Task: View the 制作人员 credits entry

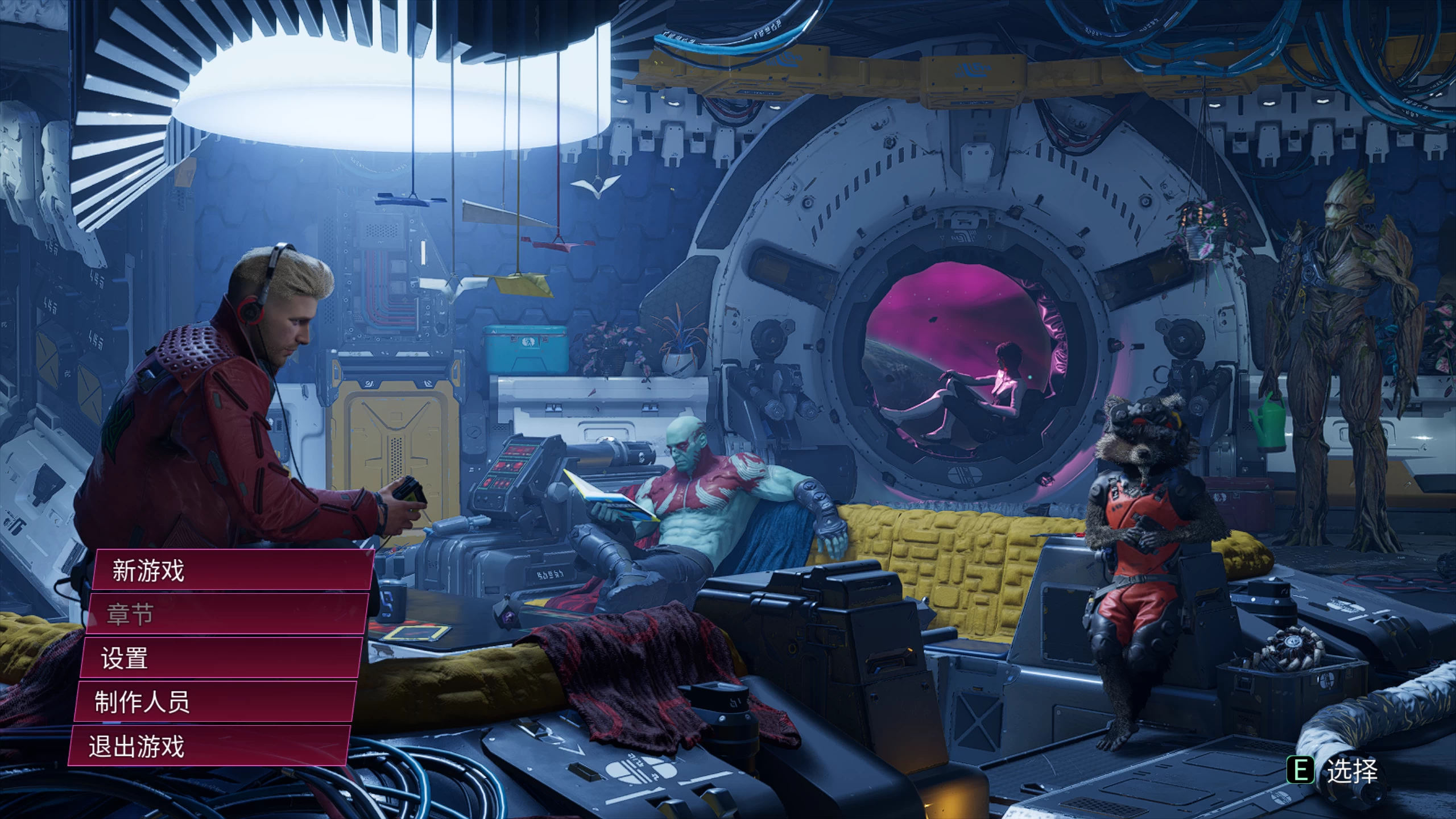Action: pyautogui.click(x=145, y=702)
